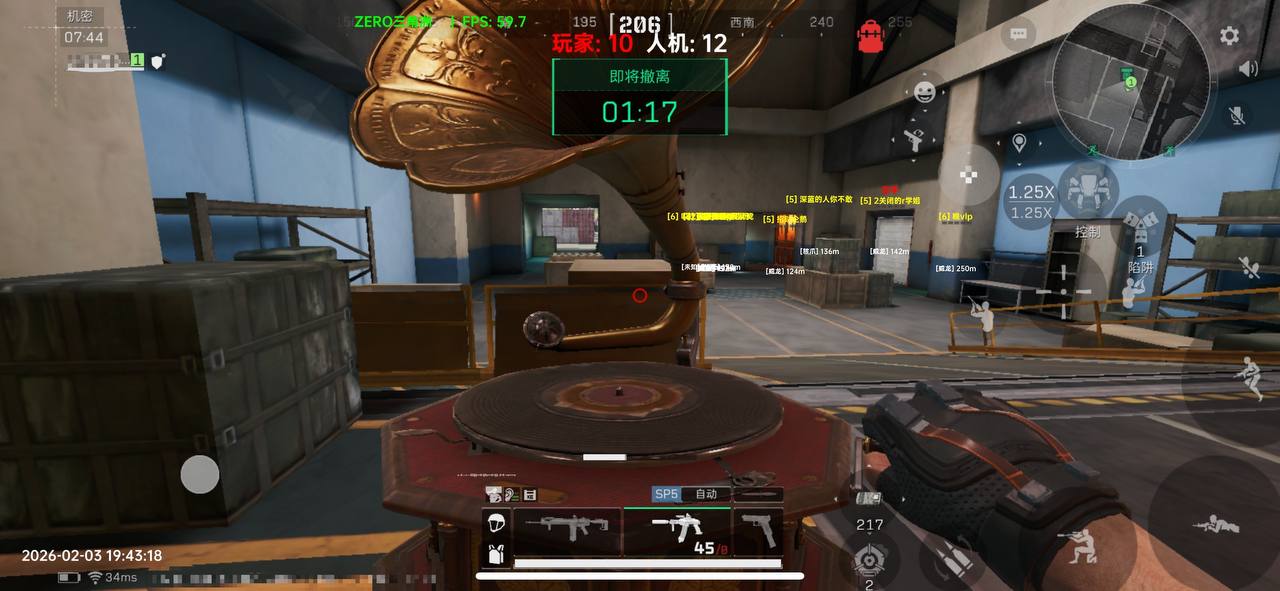Place a map pin marker
1280x591 pixels.
tap(1019, 143)
